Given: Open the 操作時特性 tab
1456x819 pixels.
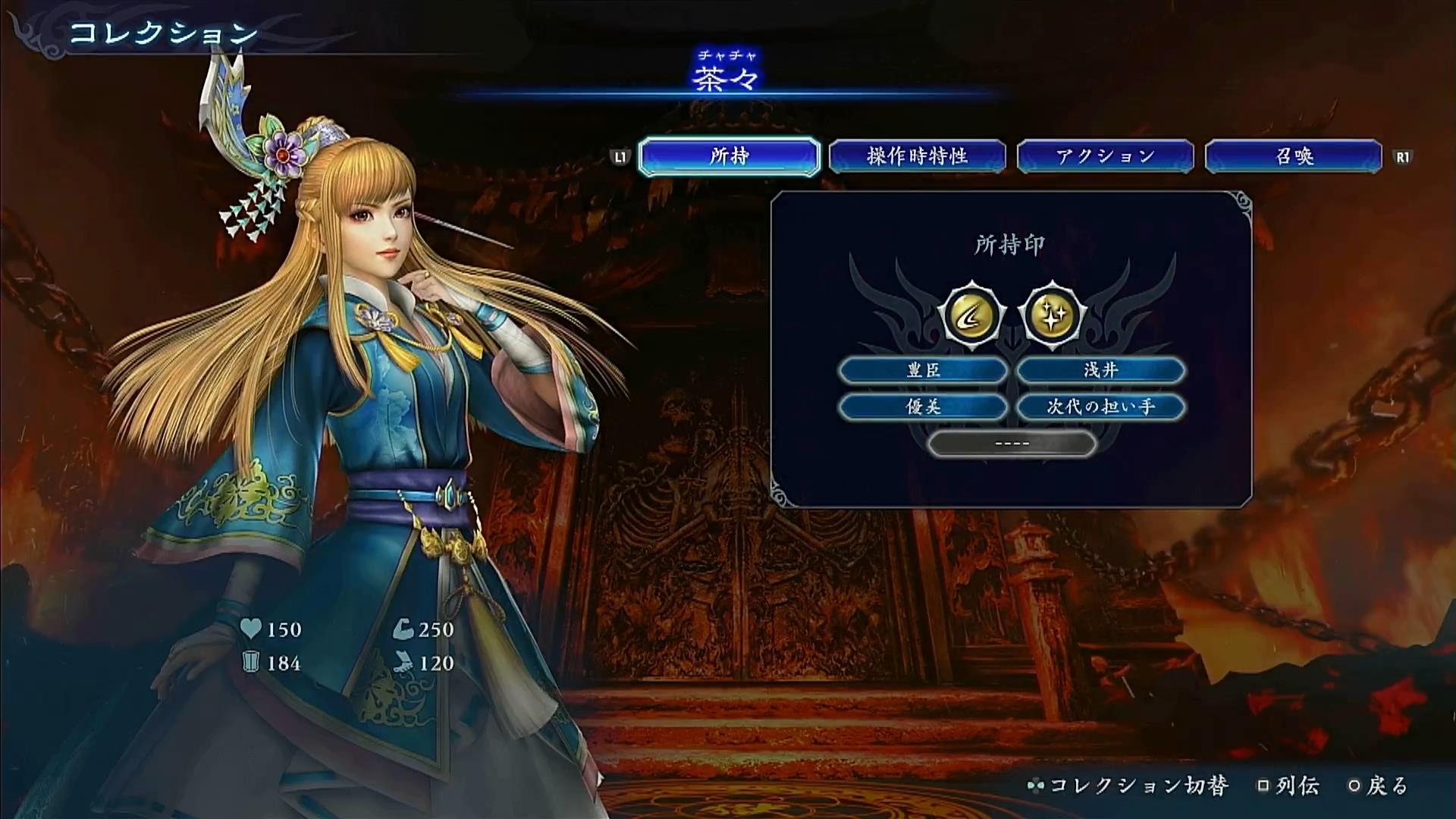Looking at the screenshot, I should 917,156.
